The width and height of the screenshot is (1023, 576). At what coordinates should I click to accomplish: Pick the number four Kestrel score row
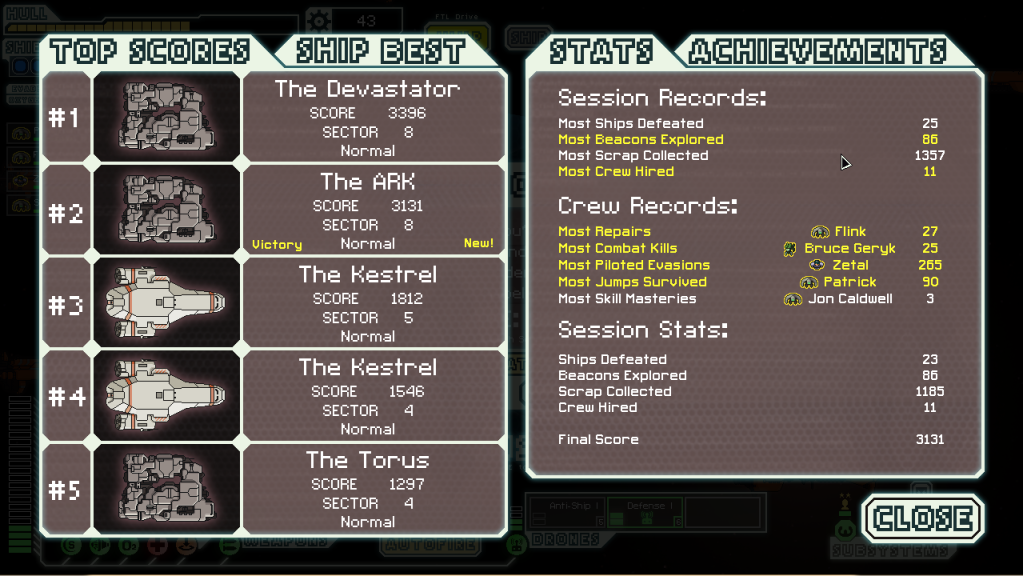(368, 397)
